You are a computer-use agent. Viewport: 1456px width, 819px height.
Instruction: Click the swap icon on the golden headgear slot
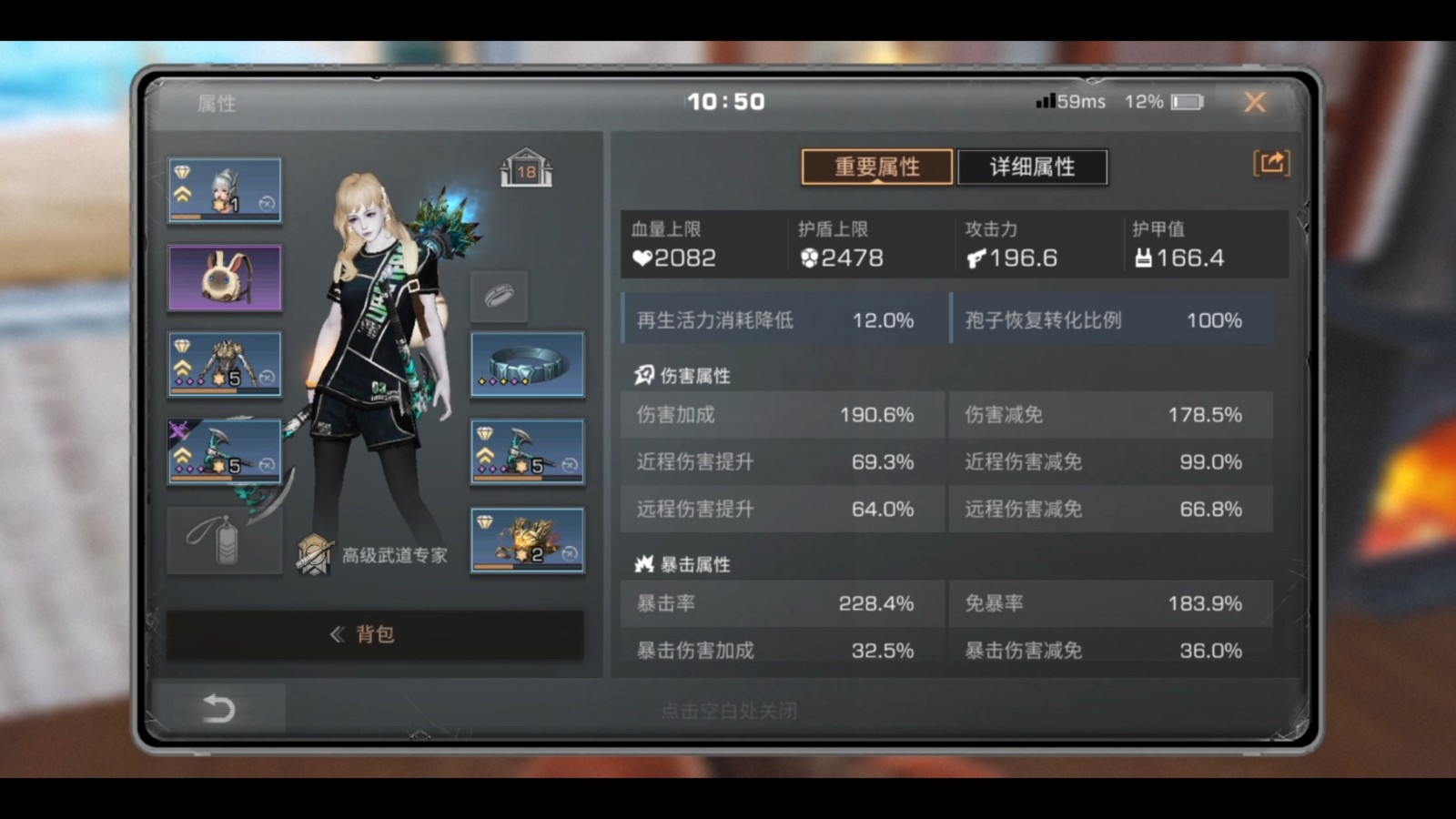click(x=570, y=552)
